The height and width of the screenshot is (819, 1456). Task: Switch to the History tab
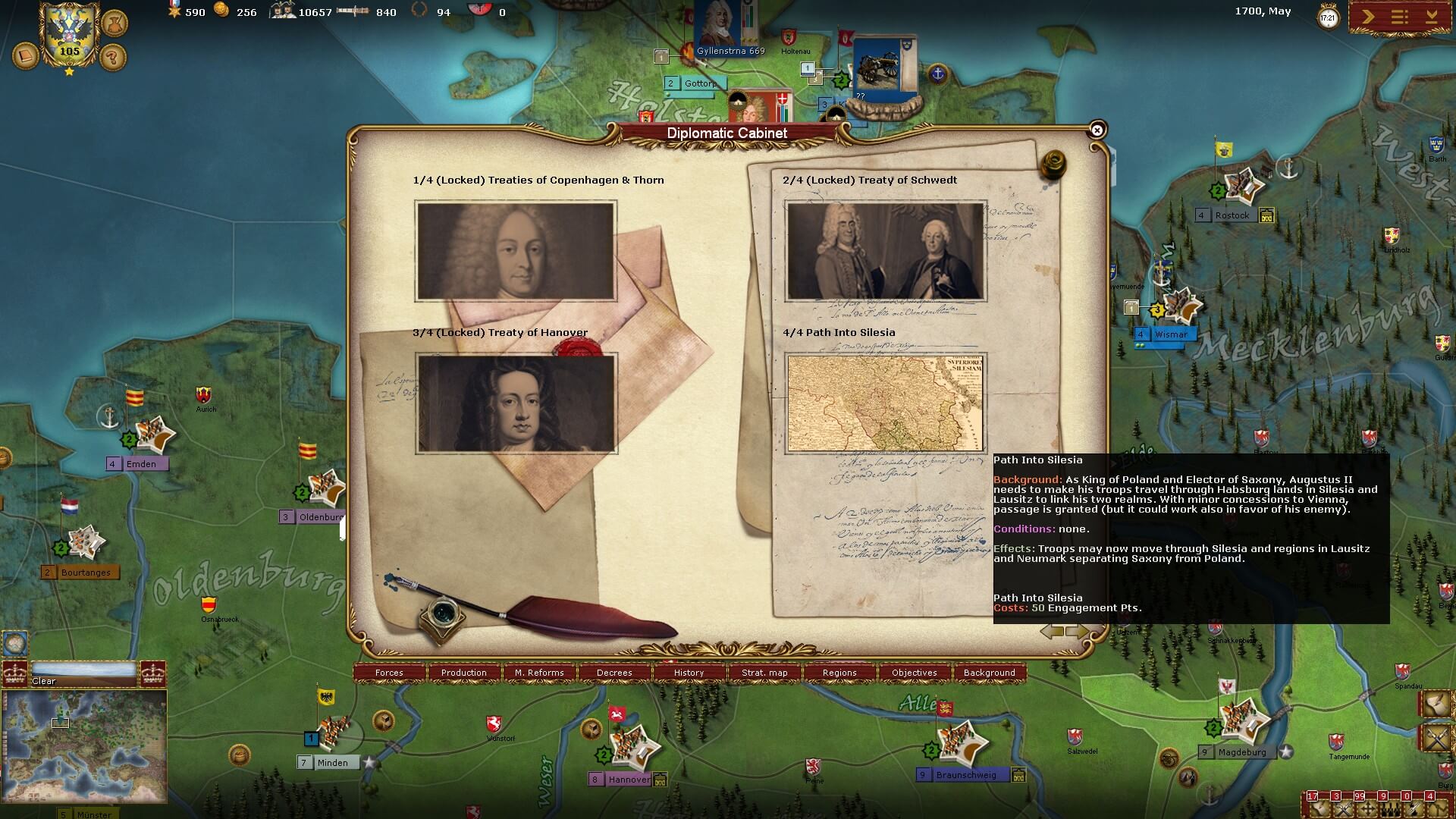(689, 673)
